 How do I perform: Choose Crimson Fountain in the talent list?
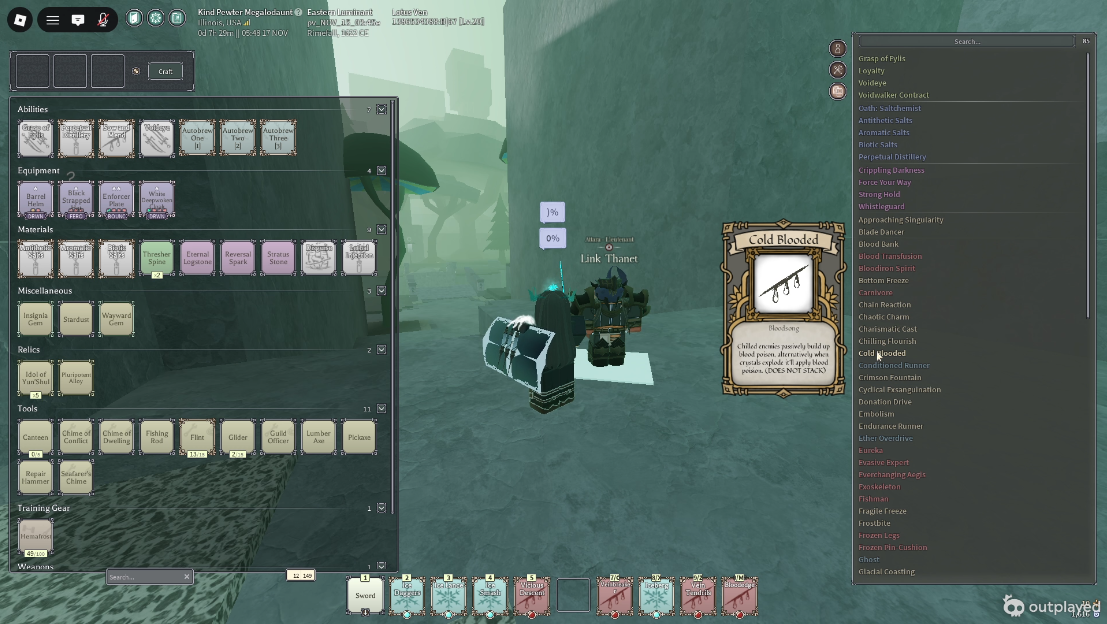pyautogui.click(x=889, y=377)
